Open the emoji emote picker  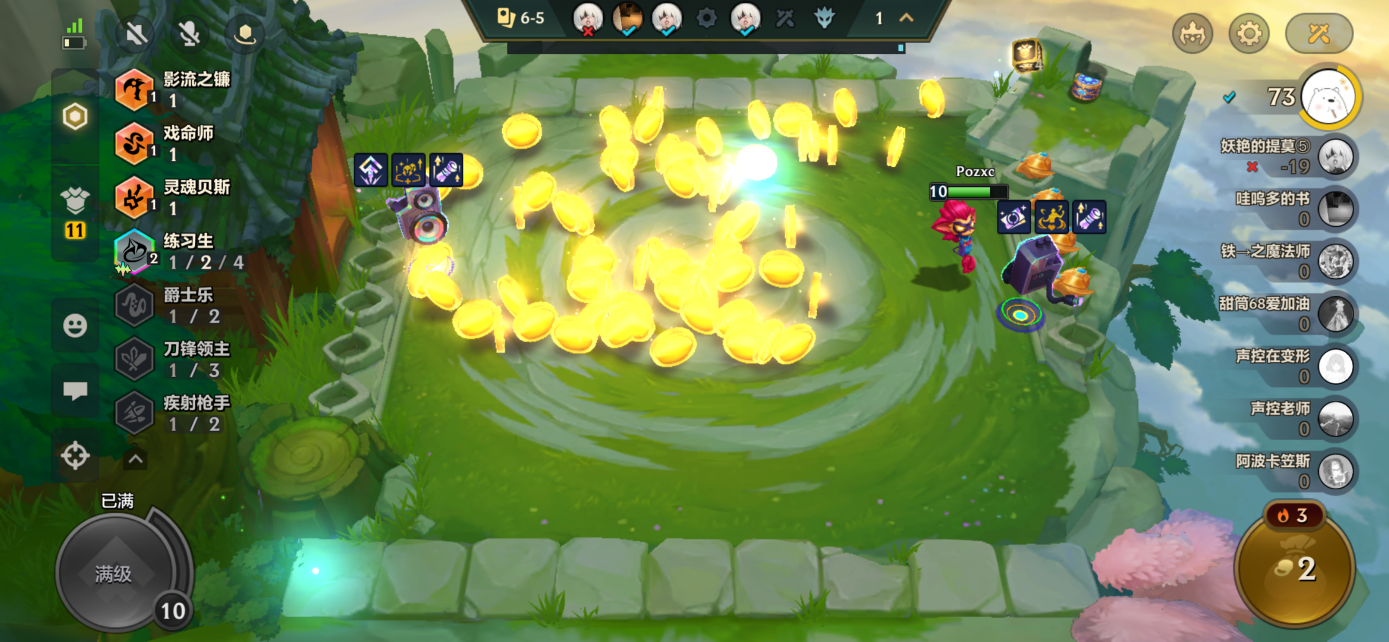coord(75,326)
